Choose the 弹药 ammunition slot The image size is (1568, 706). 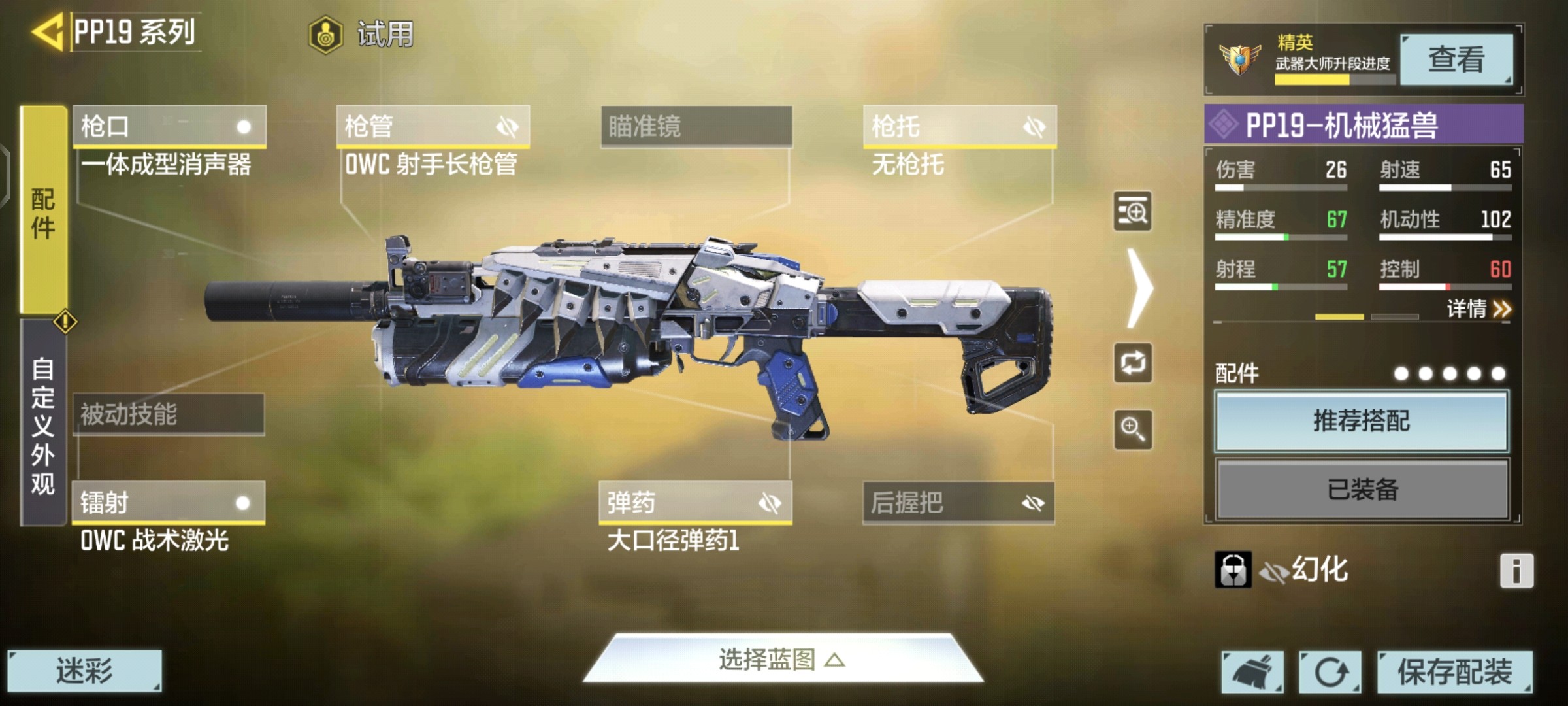click(x=695, y=503)
